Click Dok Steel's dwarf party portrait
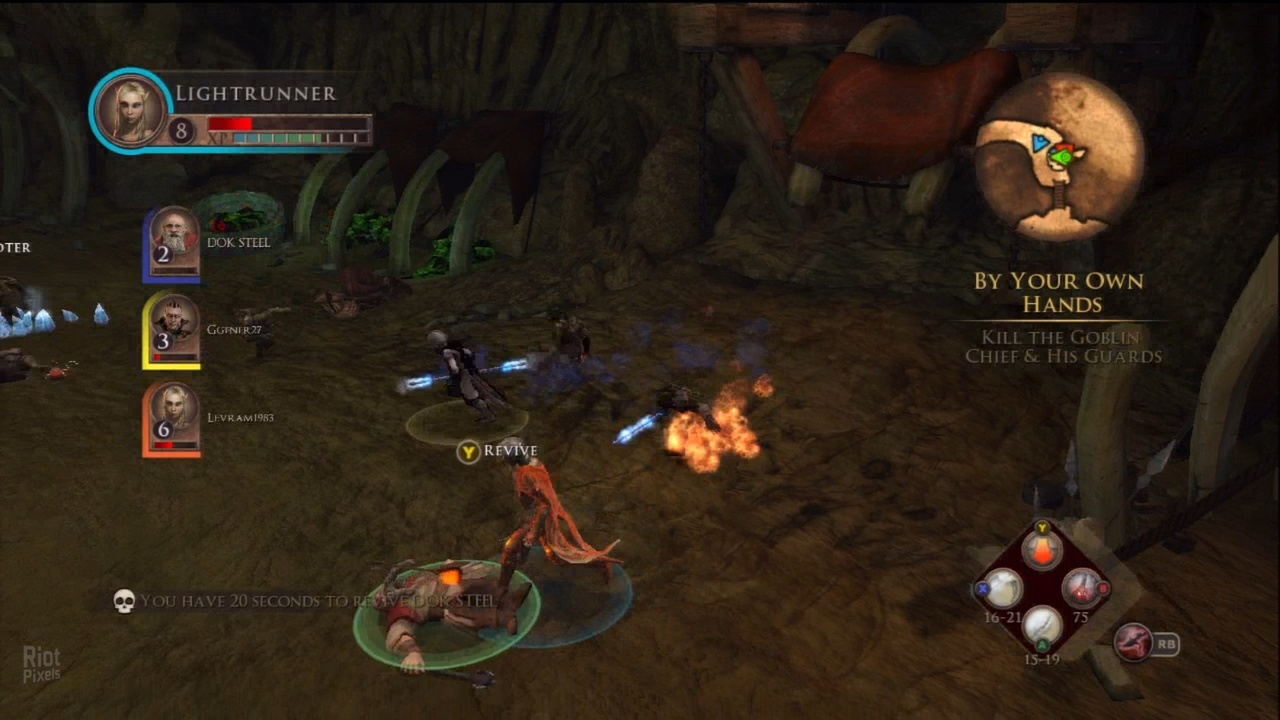Viewport: 1280px width, 720px height. pos(174,242)
